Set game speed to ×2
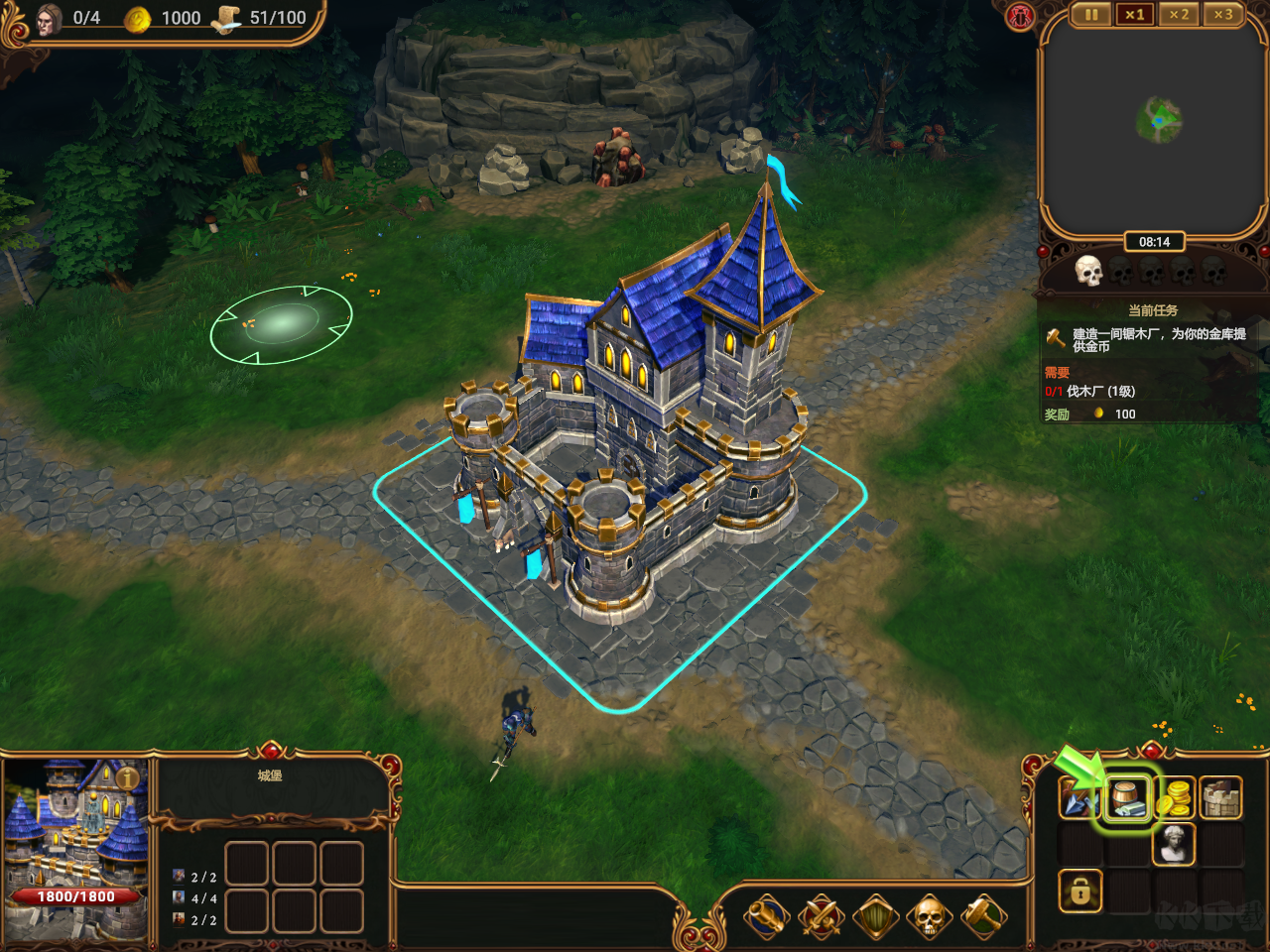The image size is (1270, 952). coord(1179,15)
